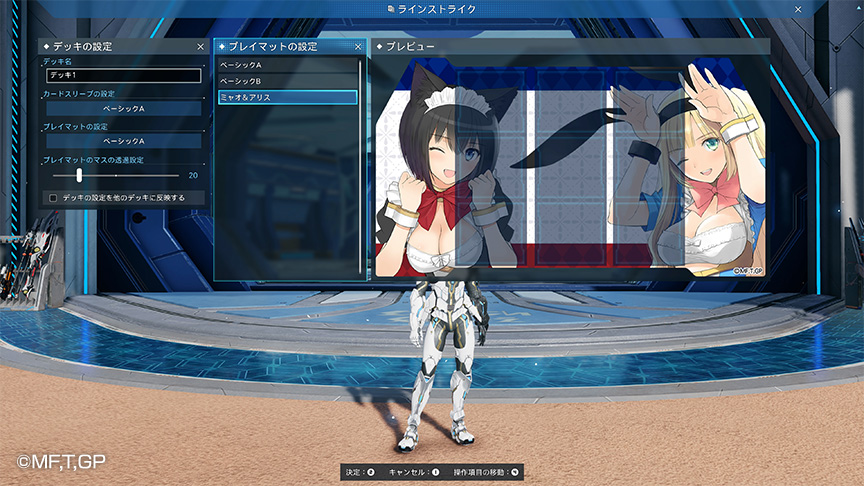Close the ラインストライク window
864x486 pixels.
797,9
